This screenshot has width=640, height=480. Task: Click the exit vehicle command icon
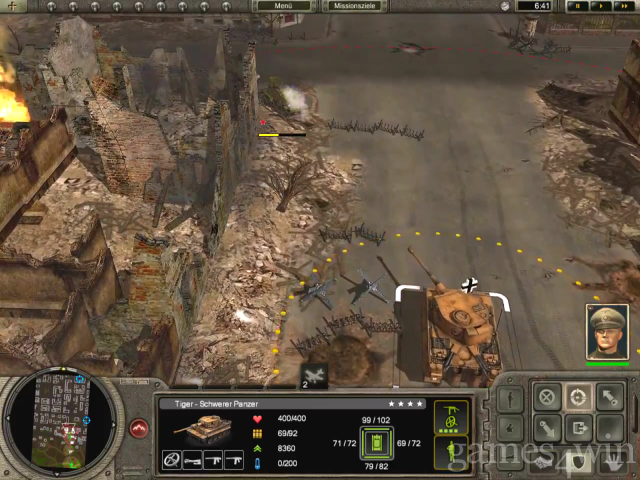click(577, 429)
